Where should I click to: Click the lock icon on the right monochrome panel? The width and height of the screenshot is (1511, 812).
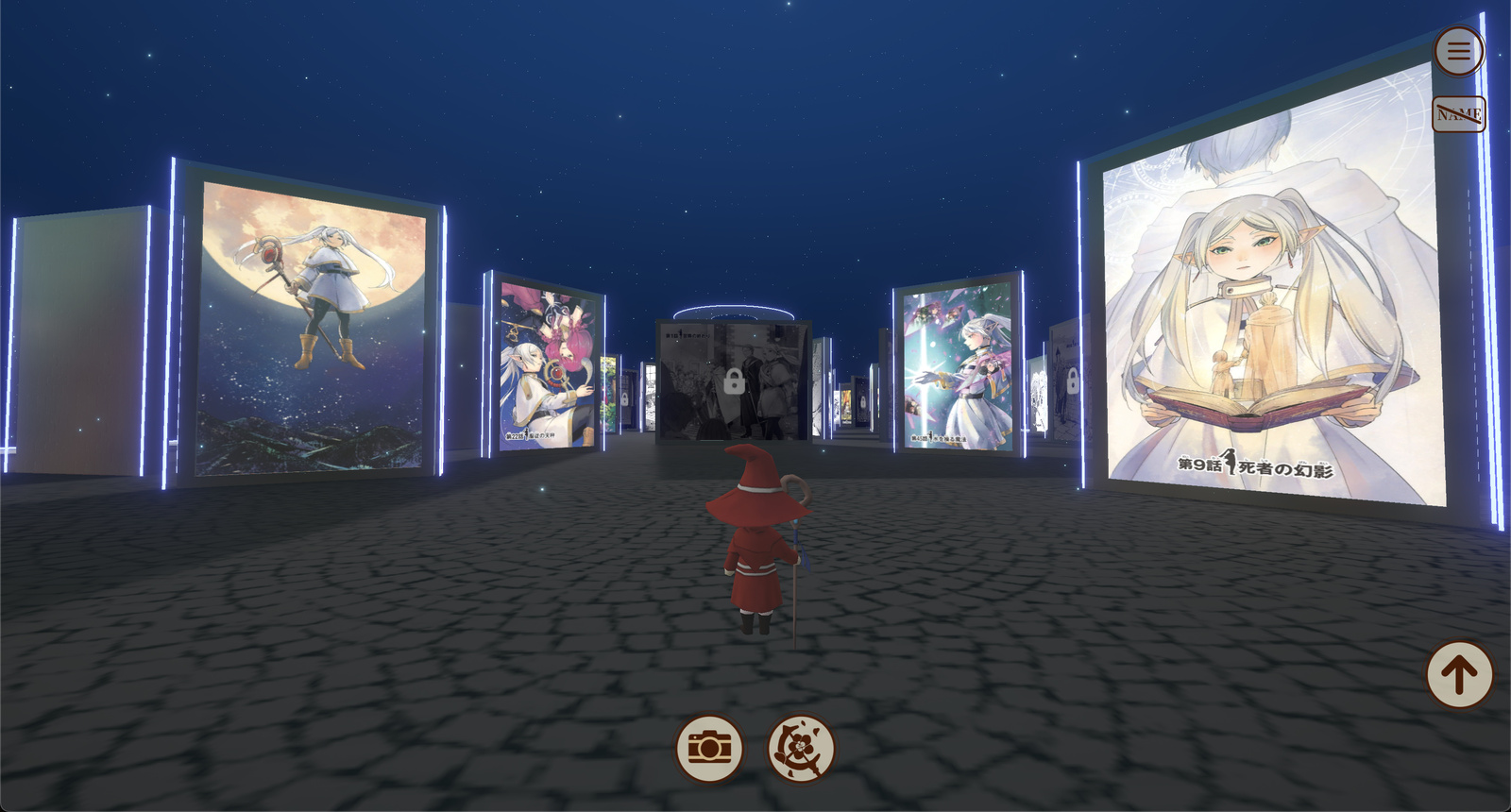click(1074, 381)
